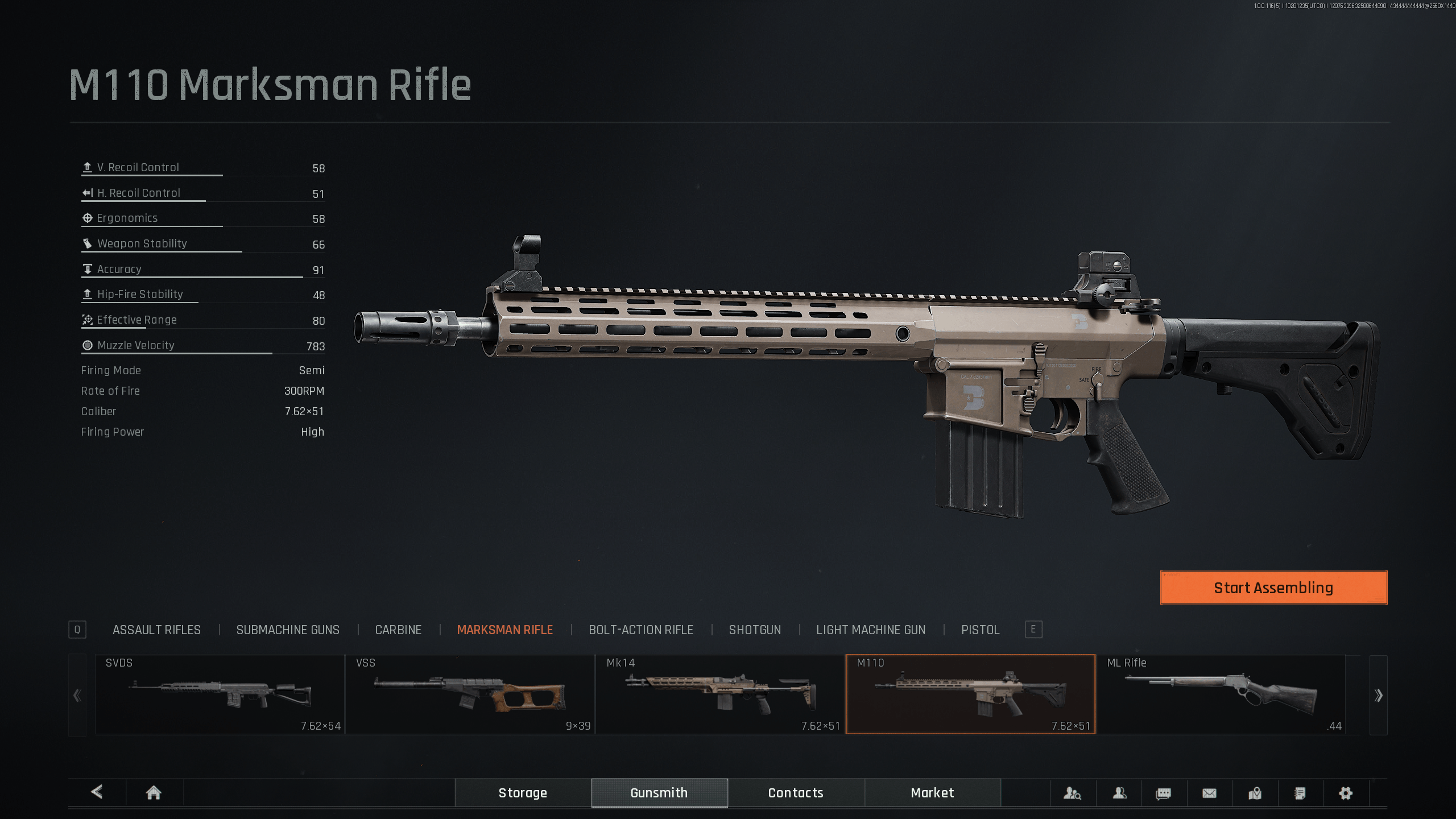Pick the Mk14 rifle card

click(720, 694)
